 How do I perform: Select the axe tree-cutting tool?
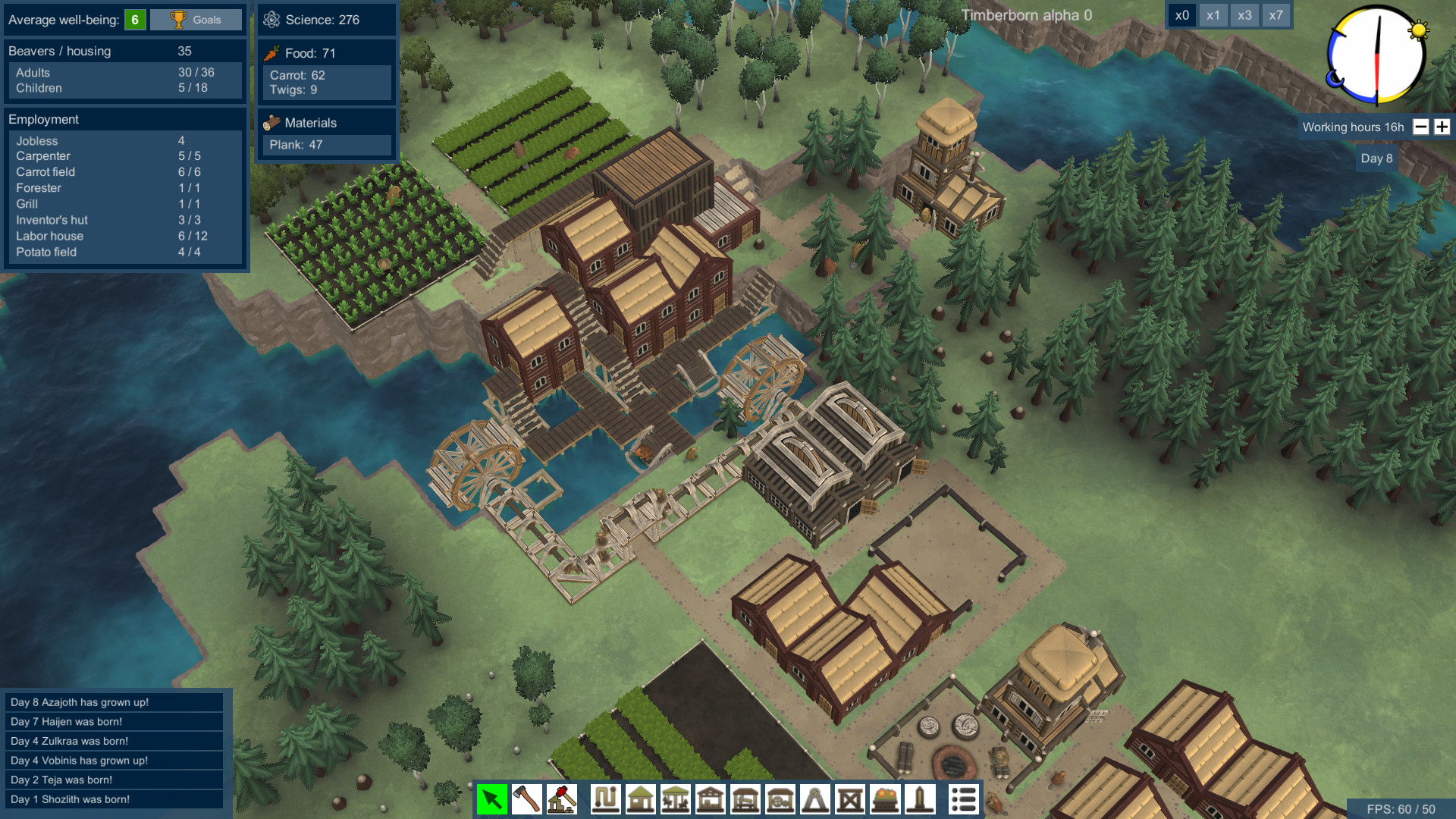[526, 799]
